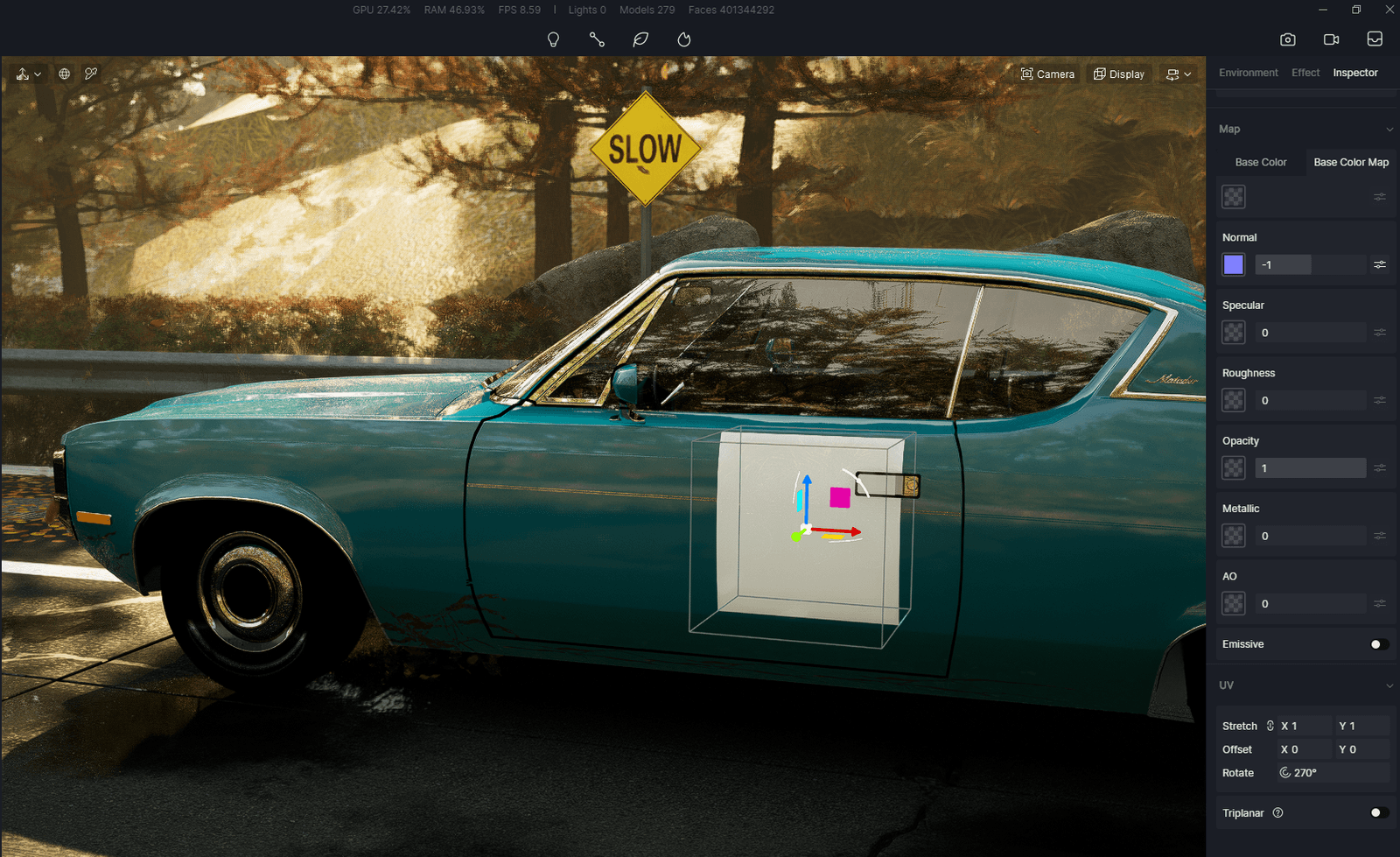Select the Normal map purple color swatch

tap(1233, 264)
